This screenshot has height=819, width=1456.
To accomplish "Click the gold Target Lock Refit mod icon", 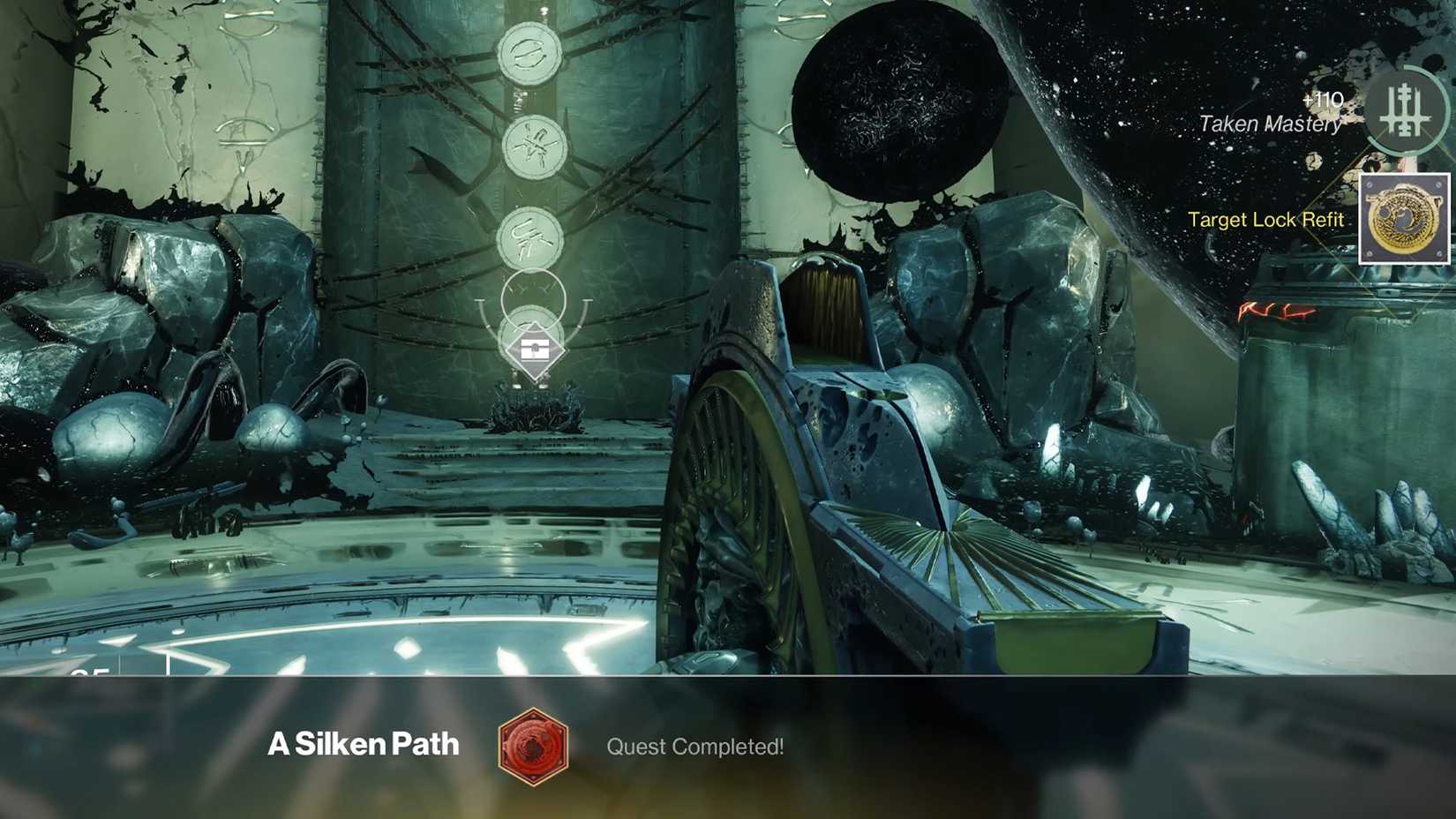I will pos(1403,219).
